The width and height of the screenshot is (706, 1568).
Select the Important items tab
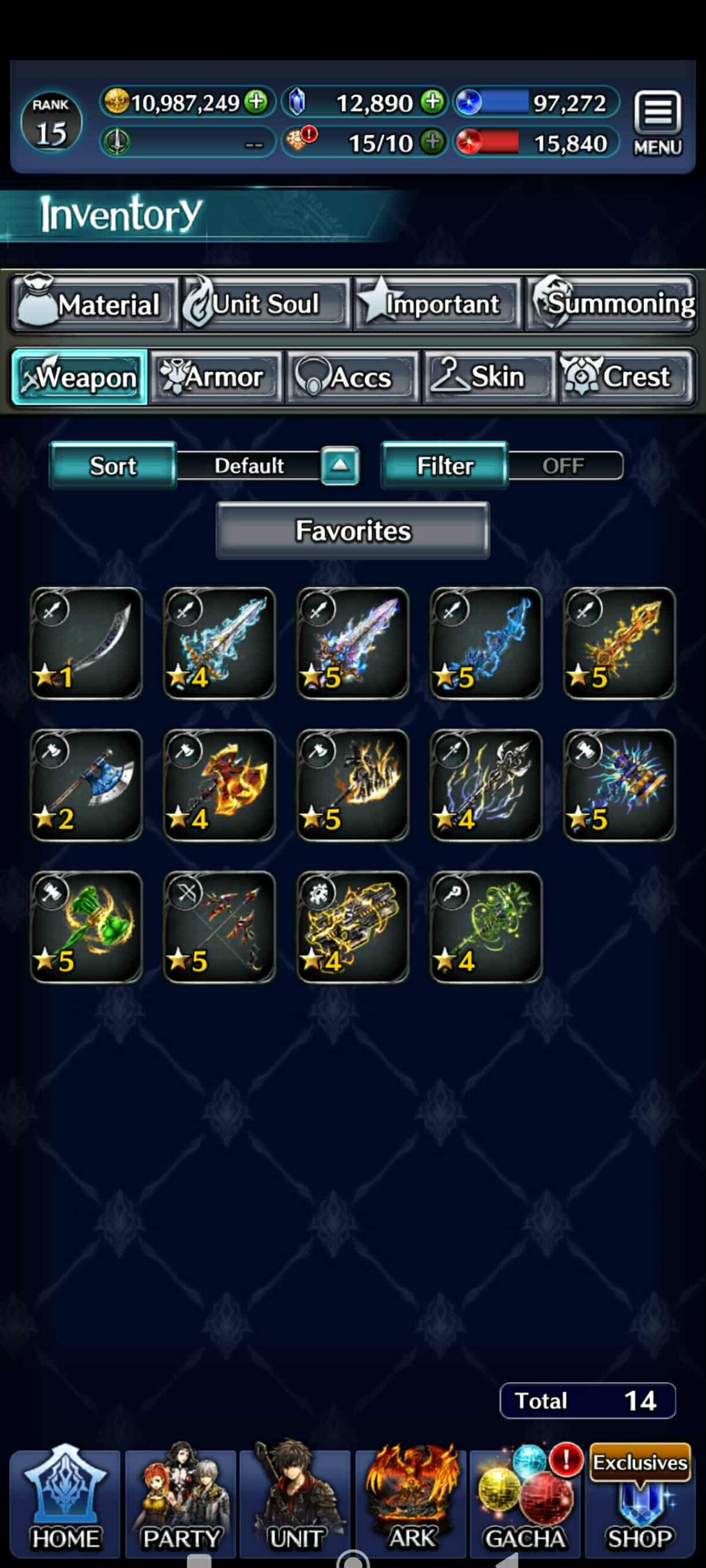click(x=437, y=304)
